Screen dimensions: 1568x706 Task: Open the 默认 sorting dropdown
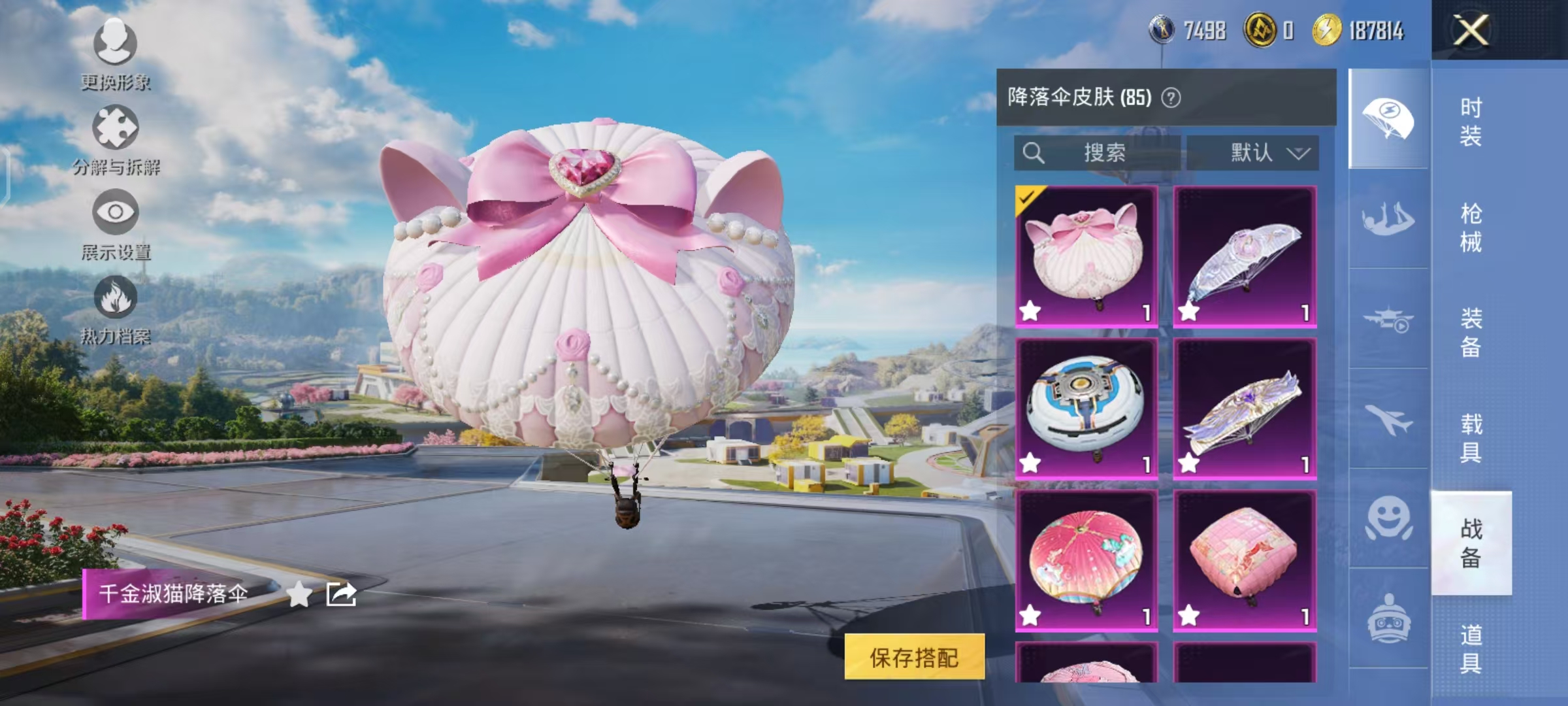point(1260,154)
